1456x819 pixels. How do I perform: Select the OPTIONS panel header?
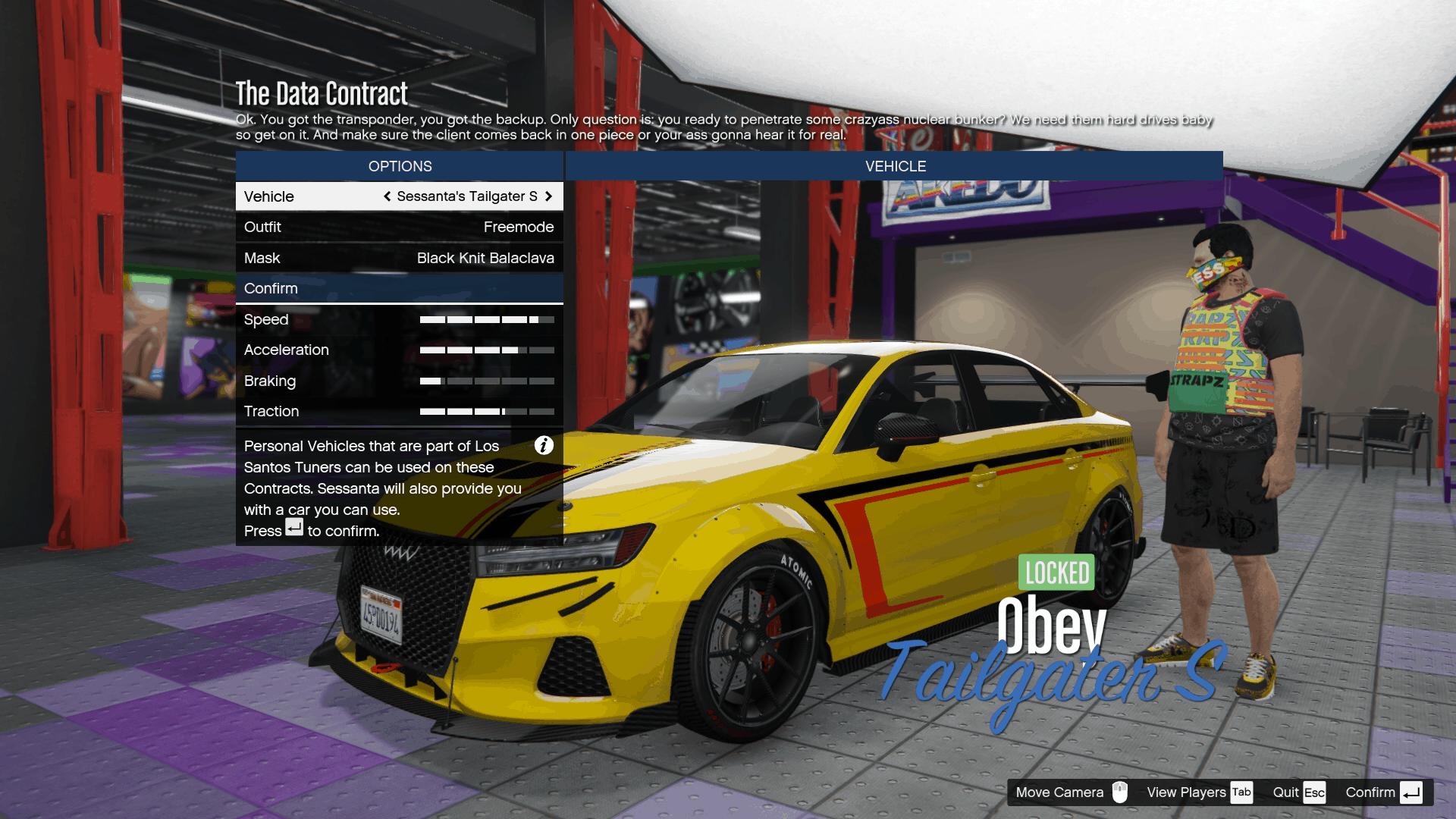399,166
